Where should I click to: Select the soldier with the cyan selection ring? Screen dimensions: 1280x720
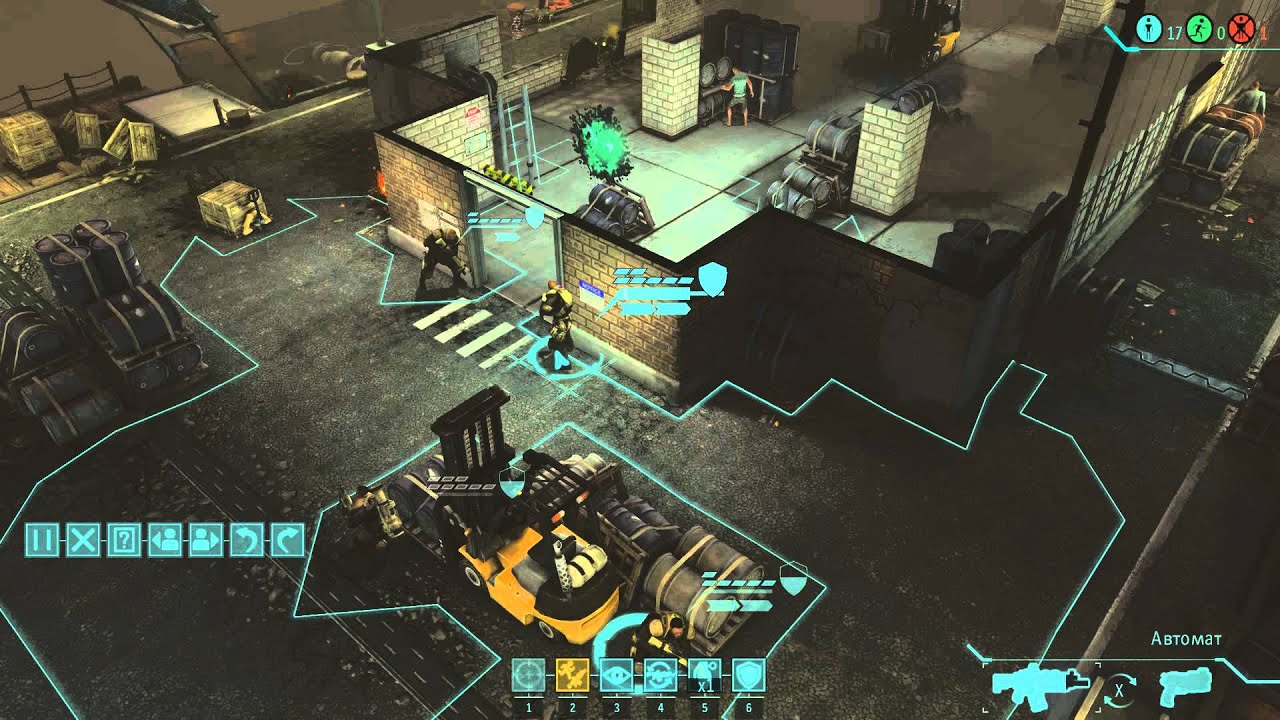click(x=556, y=330)
